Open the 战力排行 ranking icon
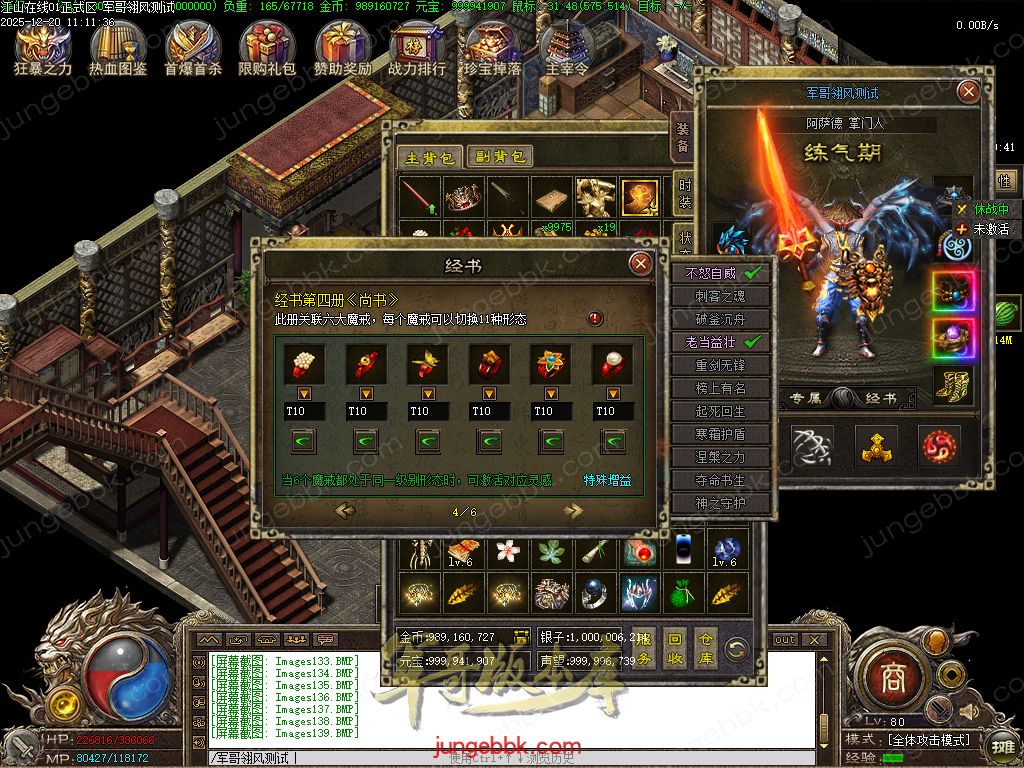 (417, 46)
